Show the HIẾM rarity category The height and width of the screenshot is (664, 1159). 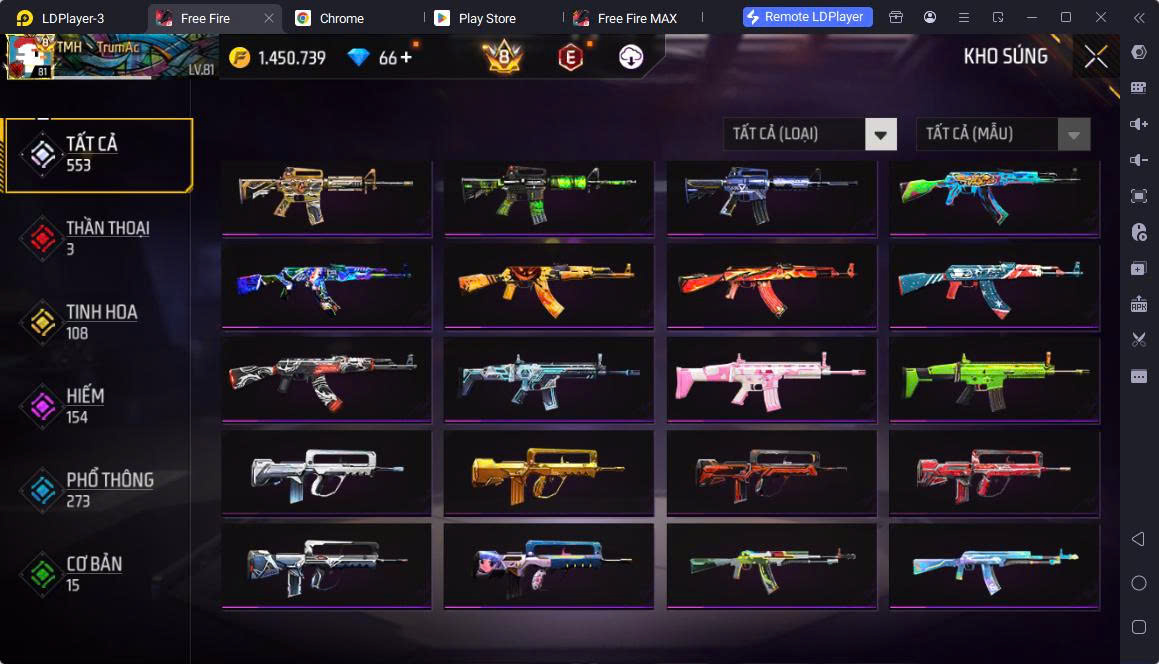[x=98, y=406]
